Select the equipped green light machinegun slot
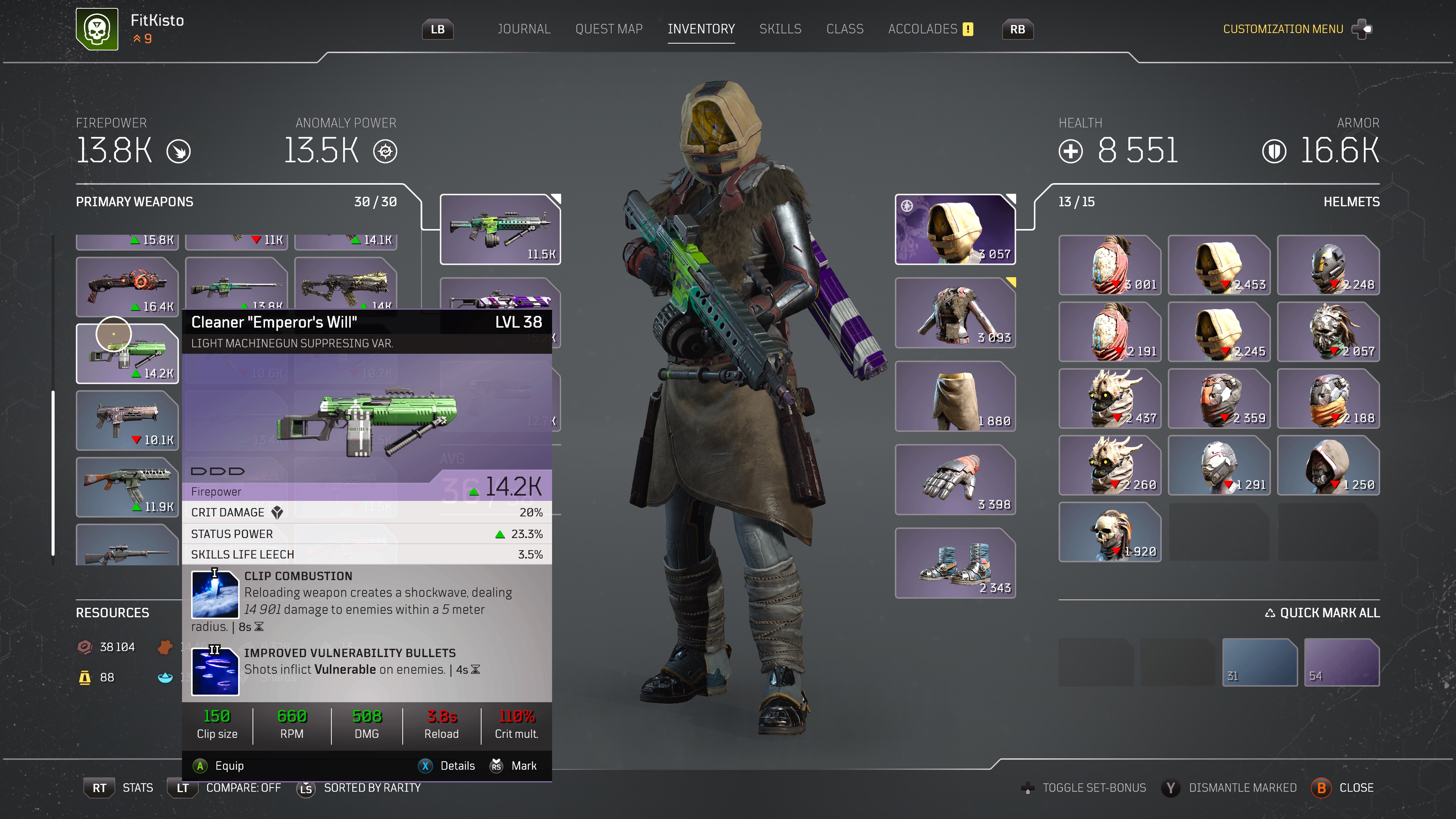 tap(500, 229)
